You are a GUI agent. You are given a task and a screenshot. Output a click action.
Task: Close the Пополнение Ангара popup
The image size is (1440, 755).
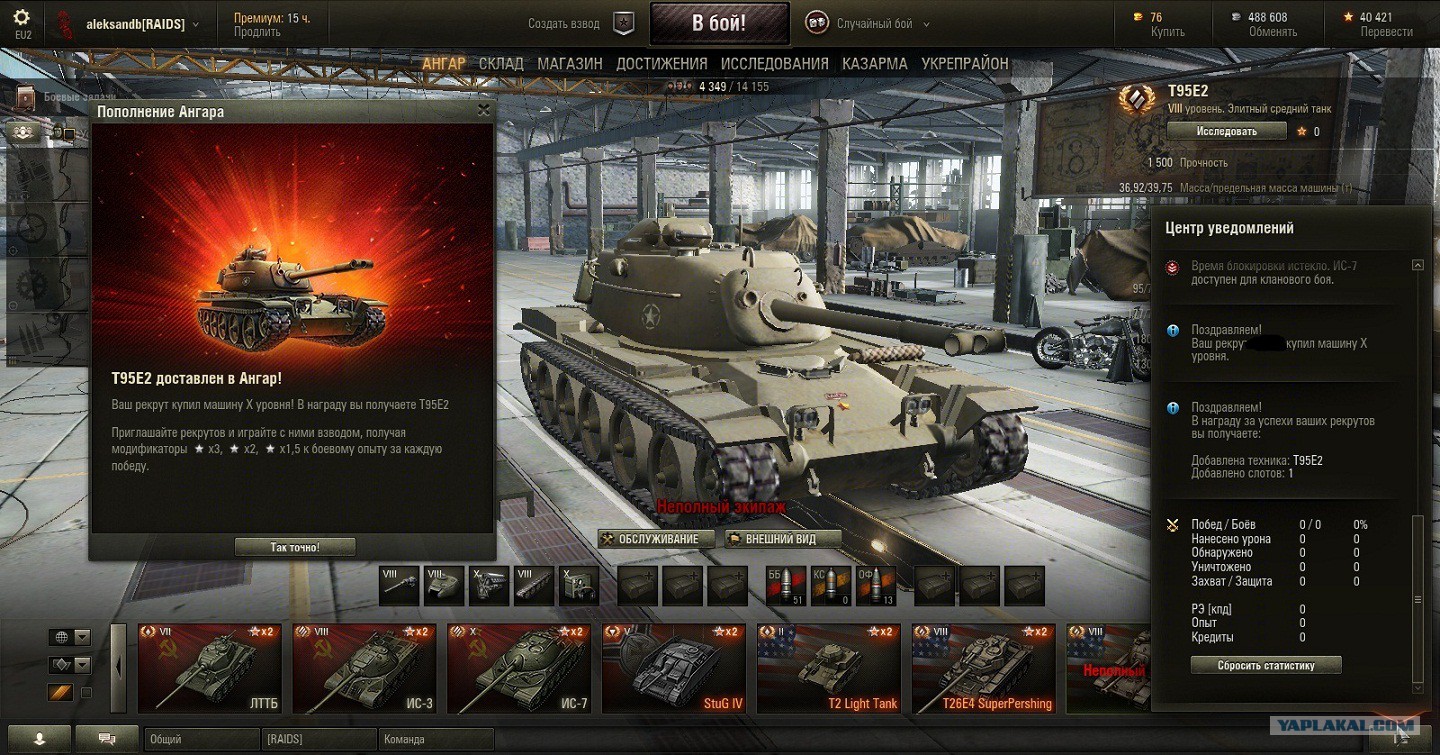pos(484,111)
